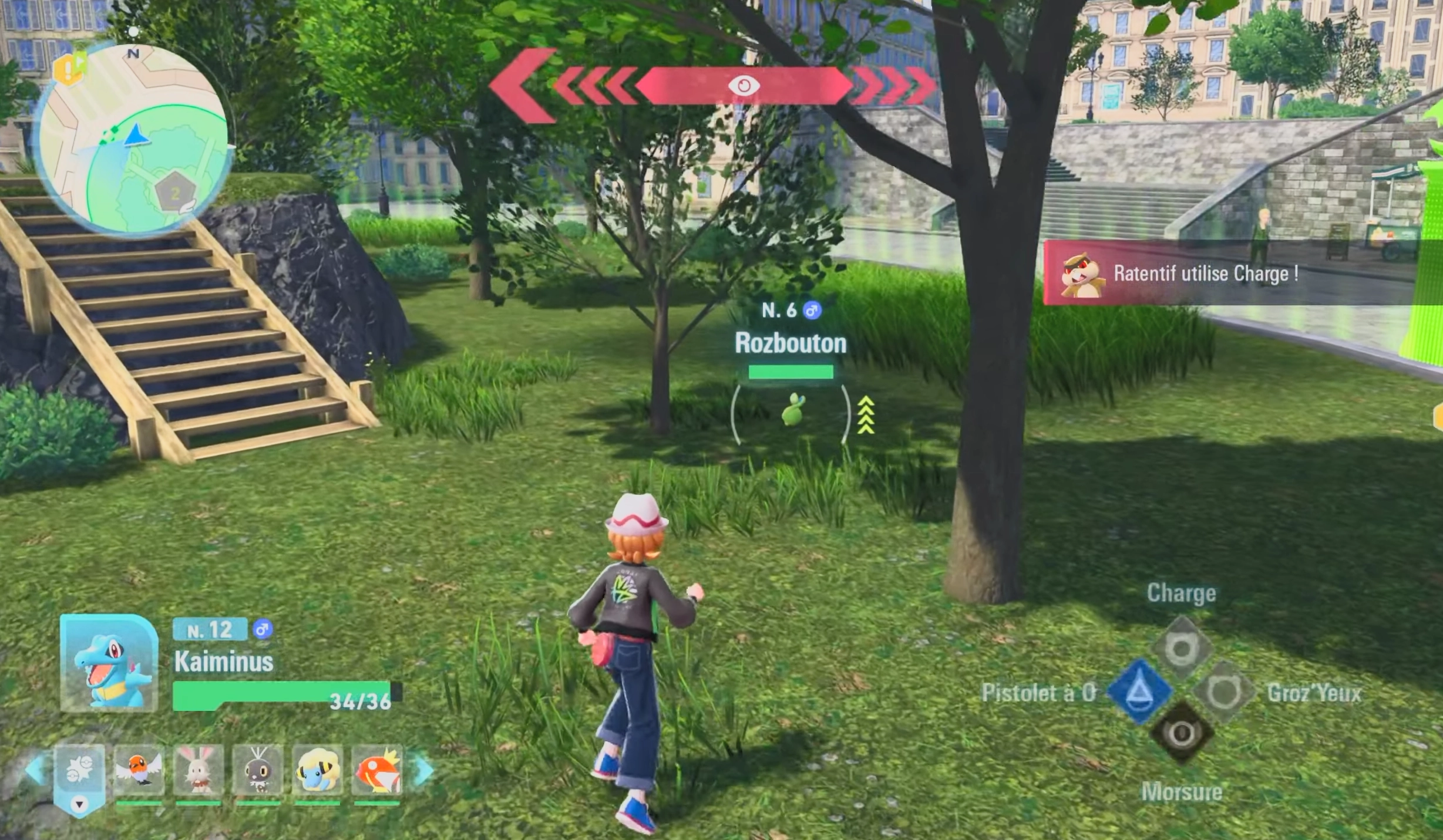Use the blue Pistolet à O move
This screenshot has width=1443, height=840.
(1139, 691)
